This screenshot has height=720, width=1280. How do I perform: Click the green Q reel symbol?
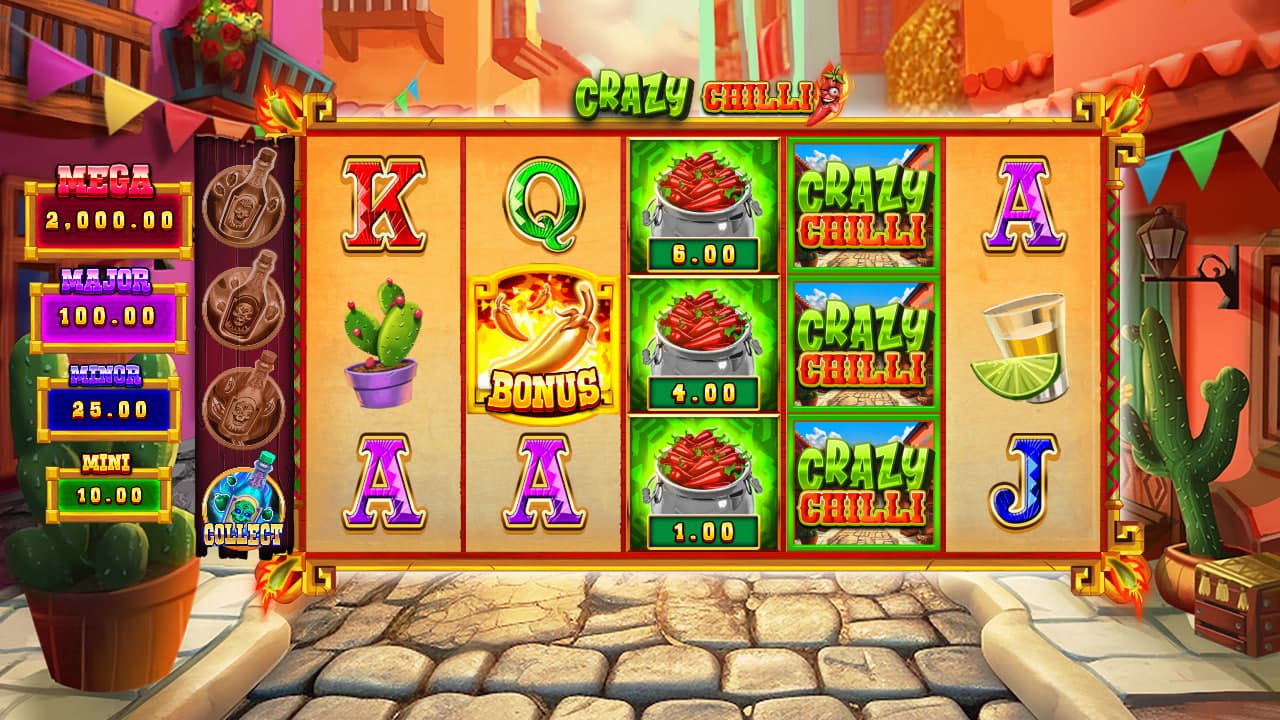pos(543,206)
